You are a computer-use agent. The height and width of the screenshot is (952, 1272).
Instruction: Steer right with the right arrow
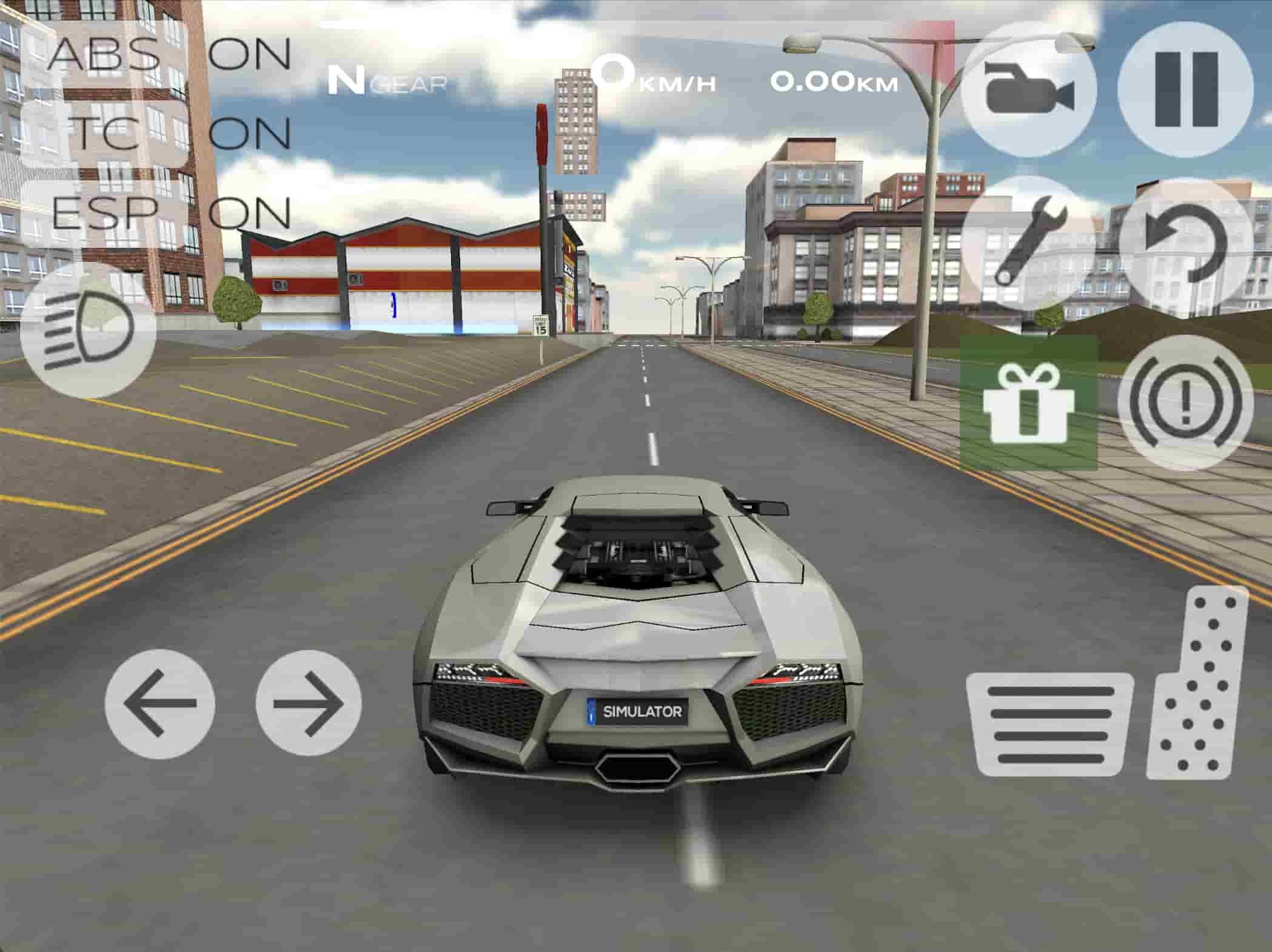tap(309, 703)
